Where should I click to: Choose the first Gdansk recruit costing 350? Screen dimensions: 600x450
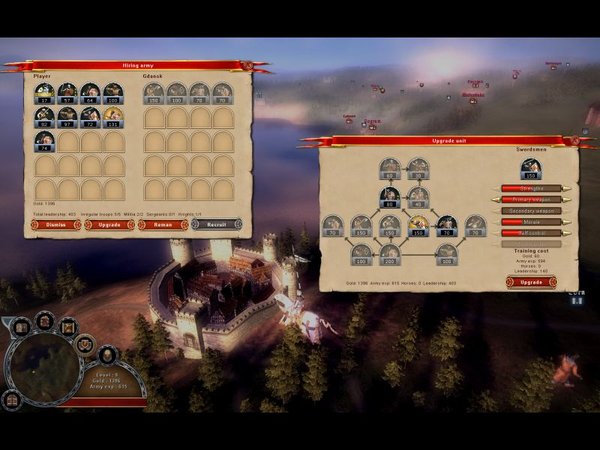[155, 94]
